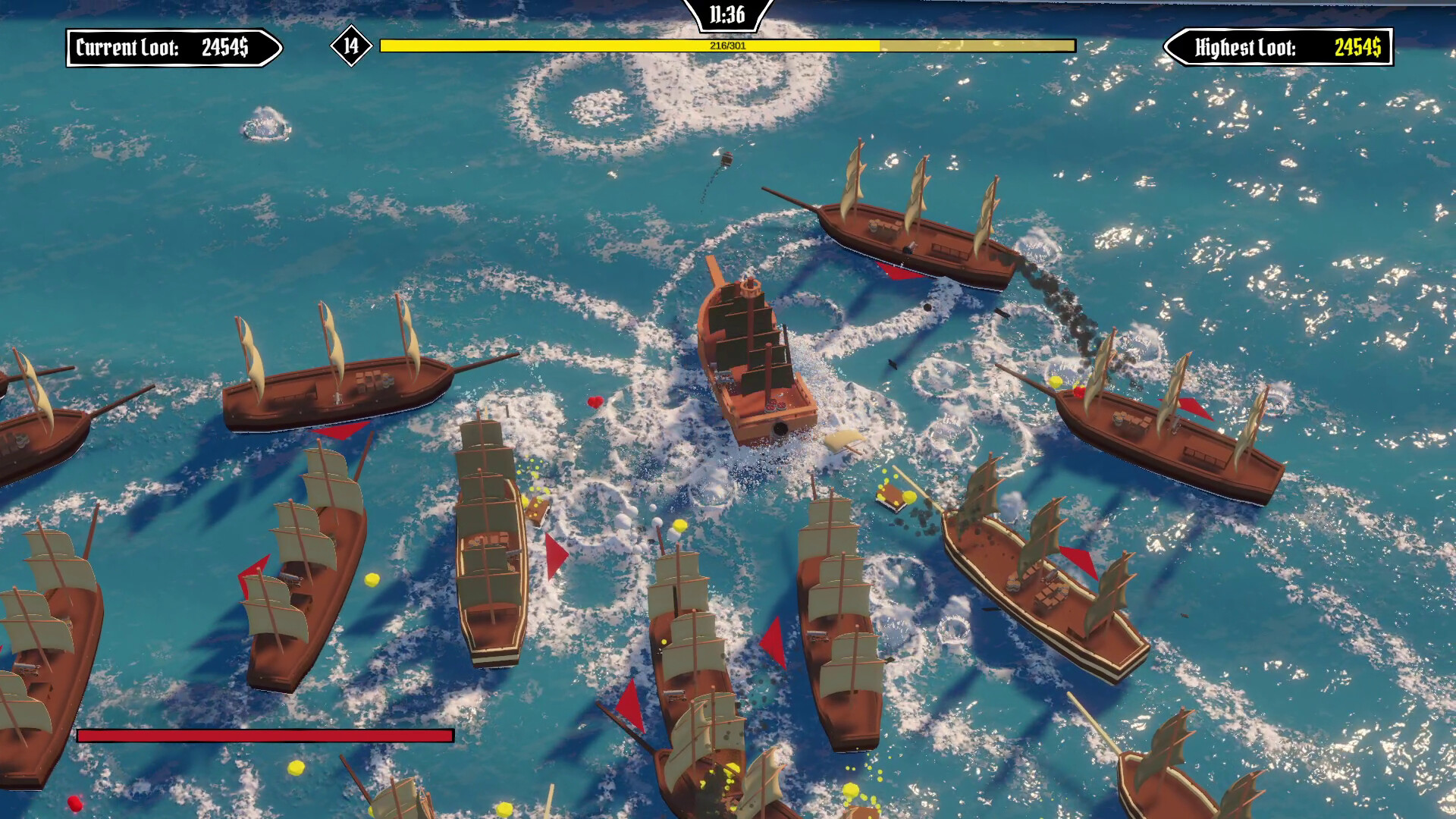Click the shark shadow in the water

(893, 364)
